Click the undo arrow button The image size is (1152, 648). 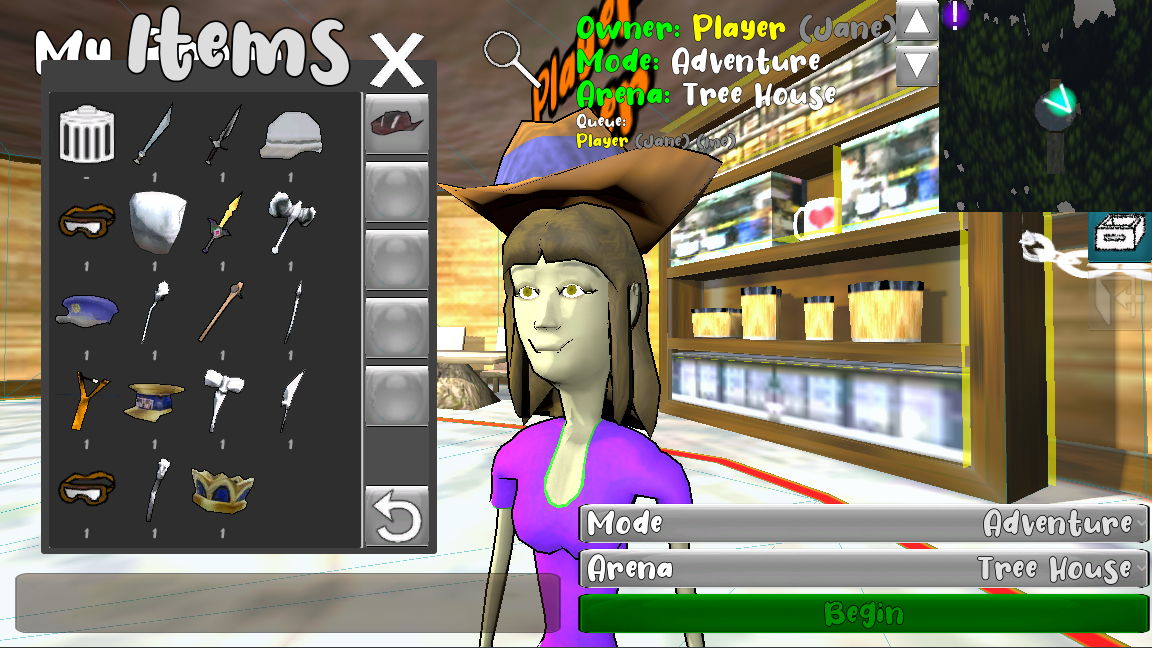coord(397,517)
